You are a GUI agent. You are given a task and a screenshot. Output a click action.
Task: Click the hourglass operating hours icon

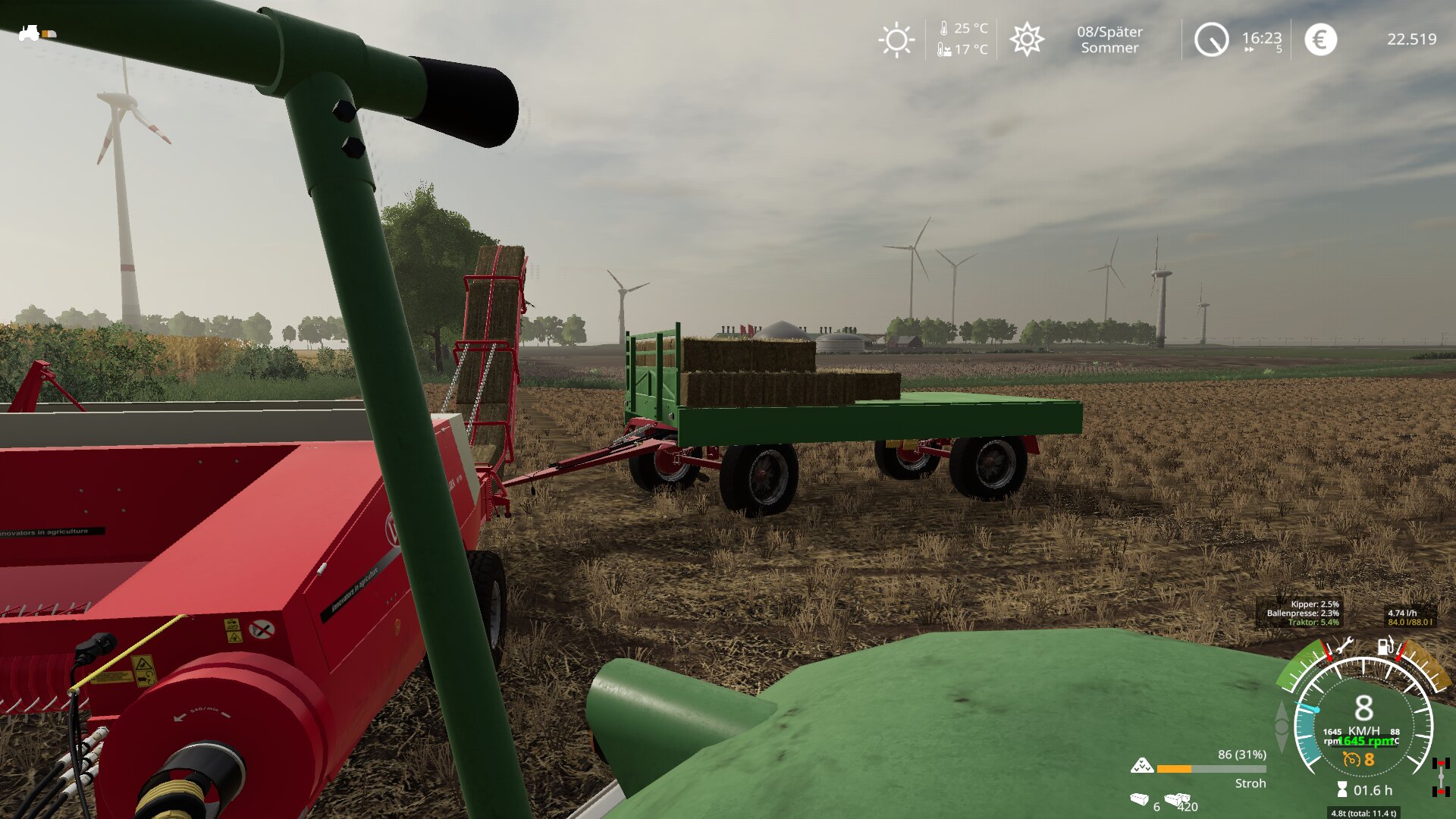[x=1341, y=790]
